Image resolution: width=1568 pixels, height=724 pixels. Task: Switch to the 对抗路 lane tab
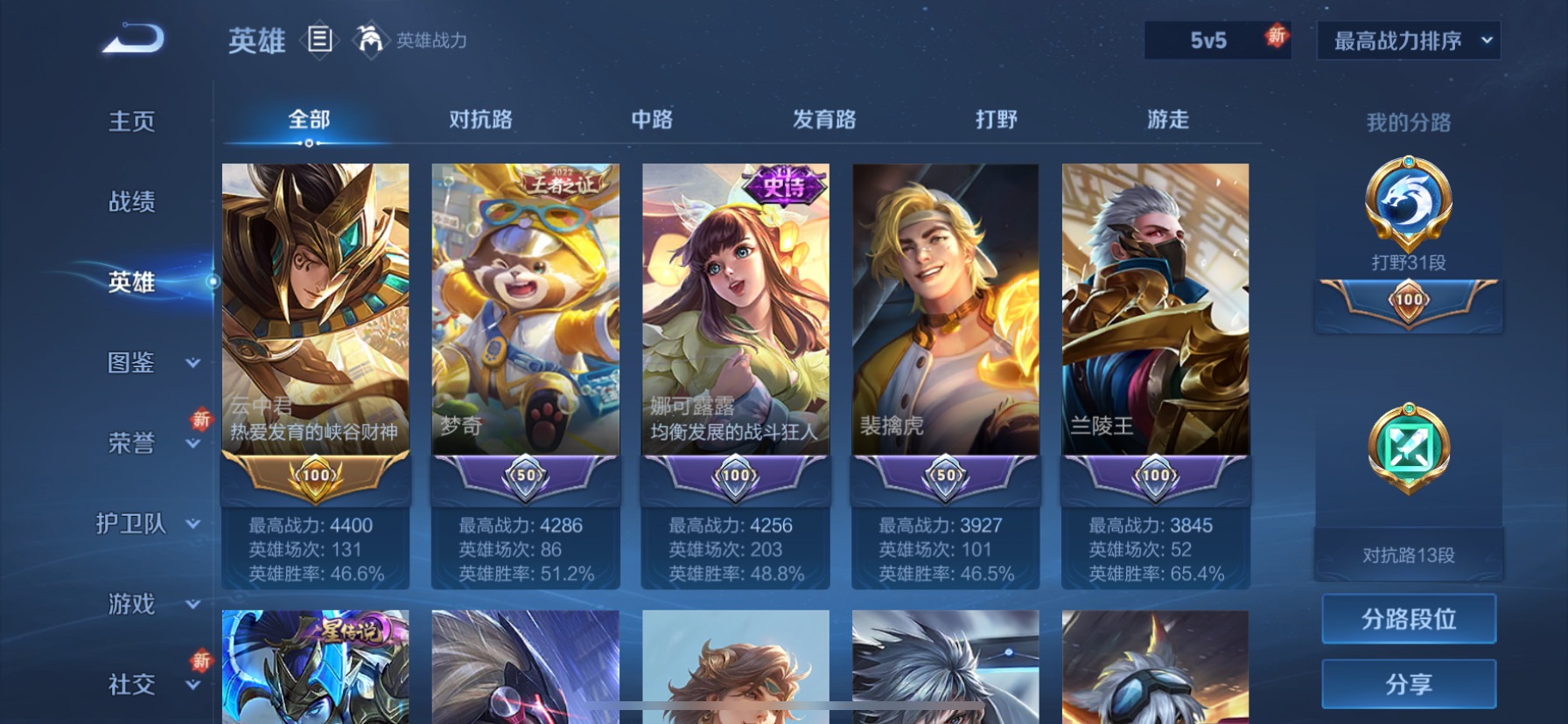(479, 119)
